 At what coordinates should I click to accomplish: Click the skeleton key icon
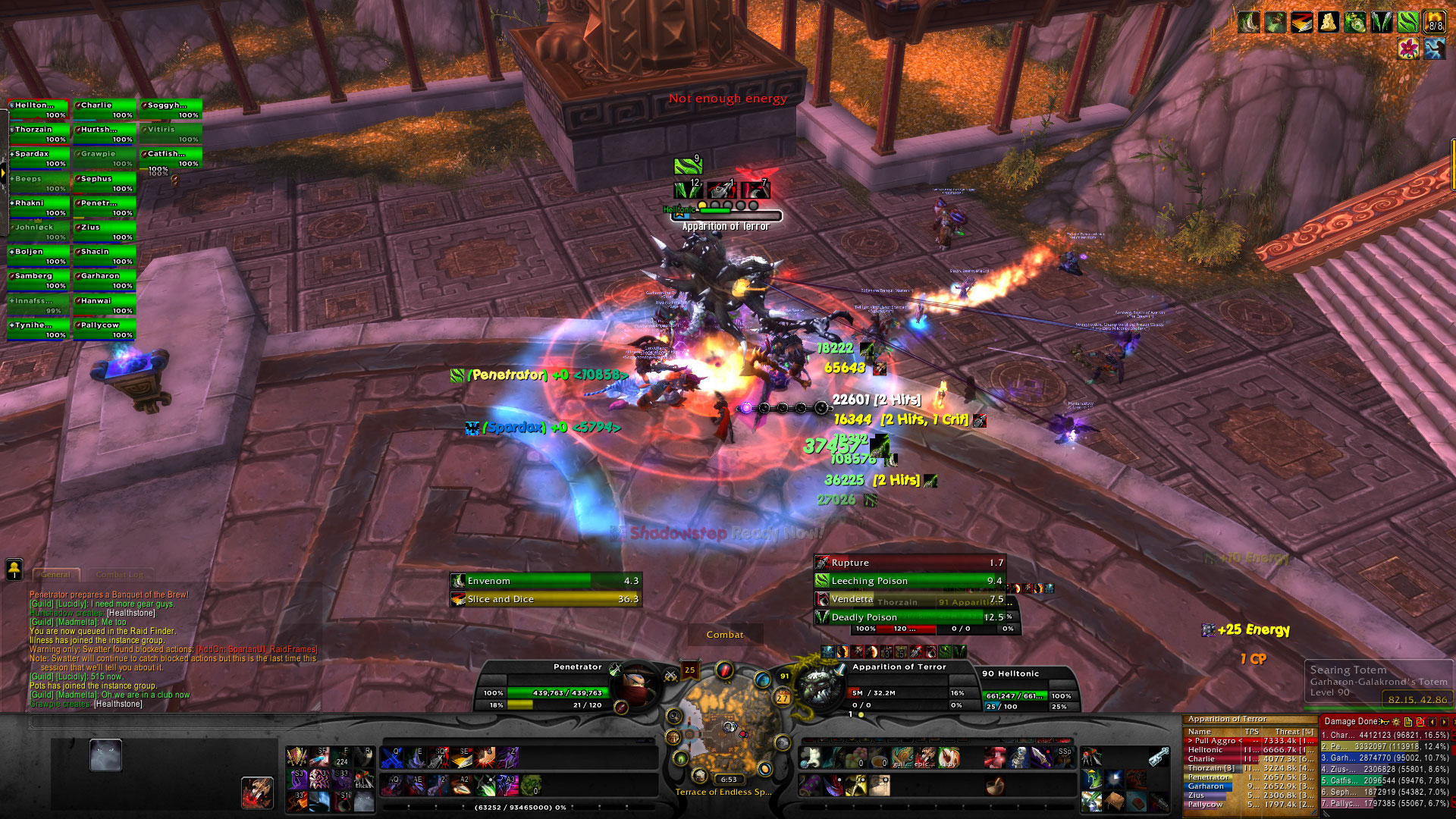click(1158, 757)
